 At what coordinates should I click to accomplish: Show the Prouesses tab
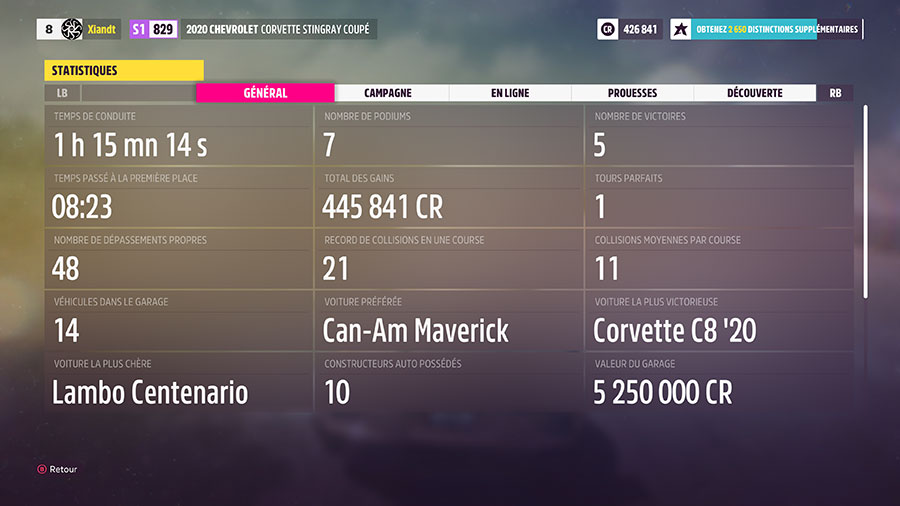[x=632, y=93]
